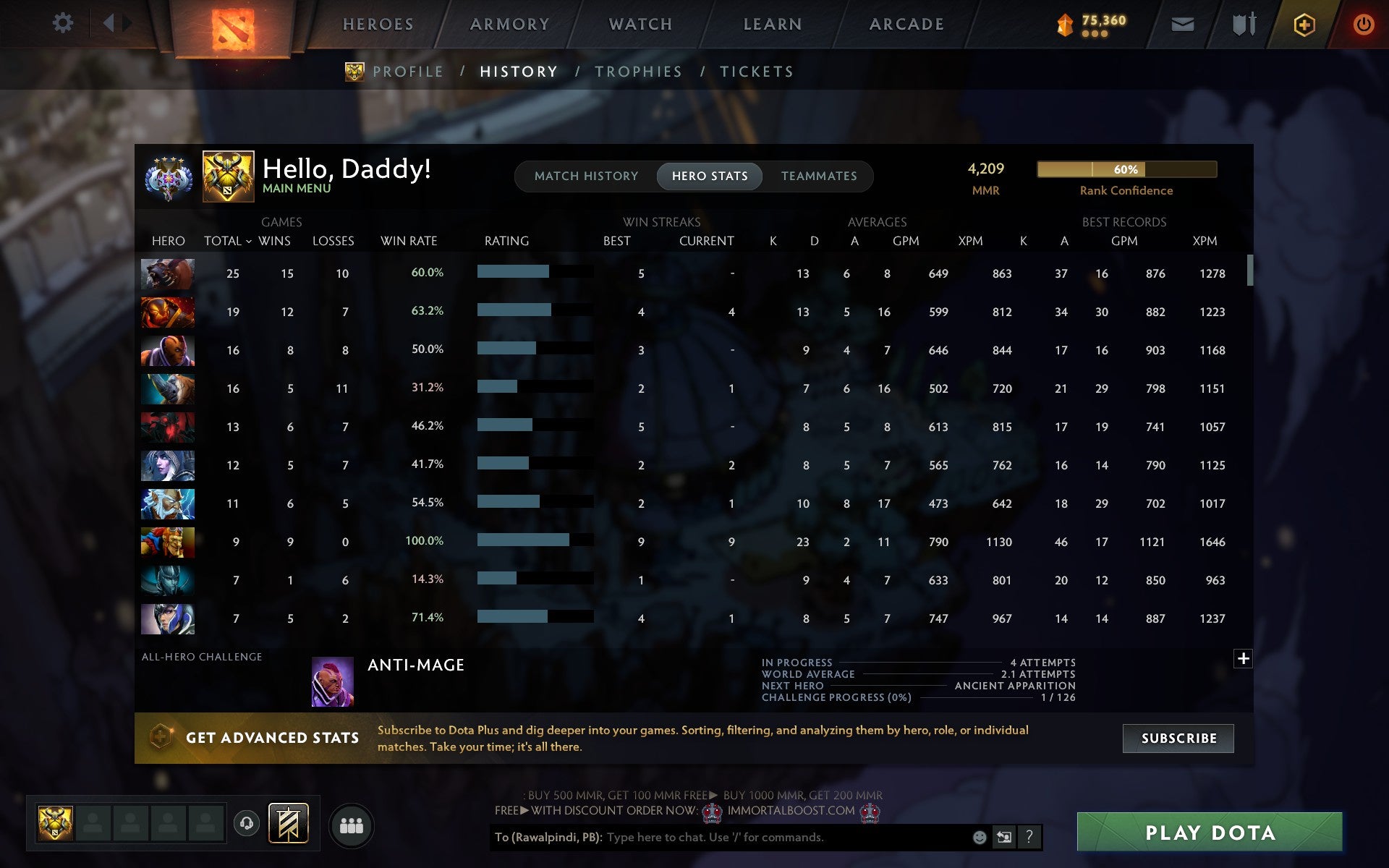Collapse the top-left back arrow panel

(x=110, y=23)
